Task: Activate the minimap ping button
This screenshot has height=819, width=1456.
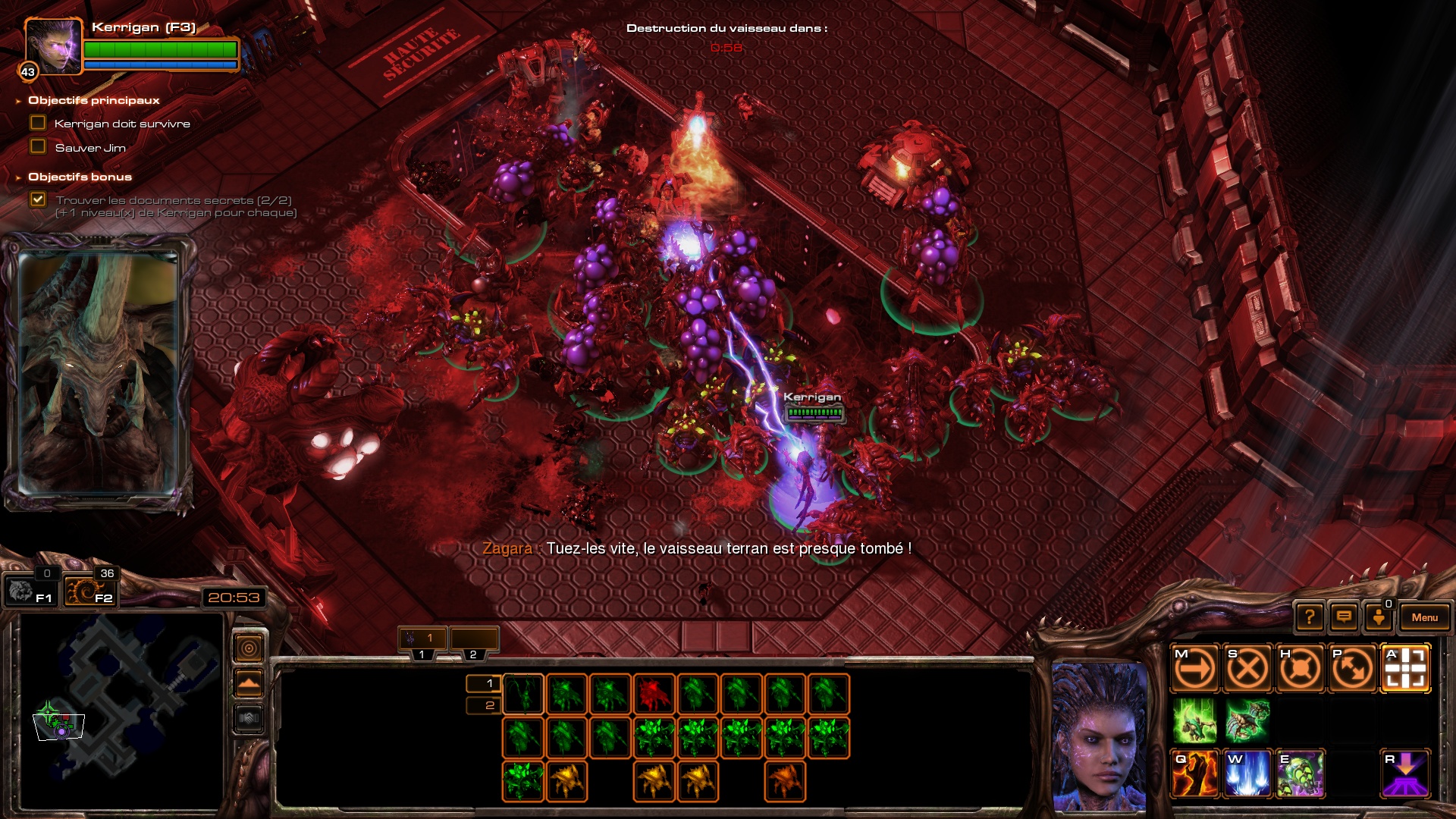Action: click(249, 648)
